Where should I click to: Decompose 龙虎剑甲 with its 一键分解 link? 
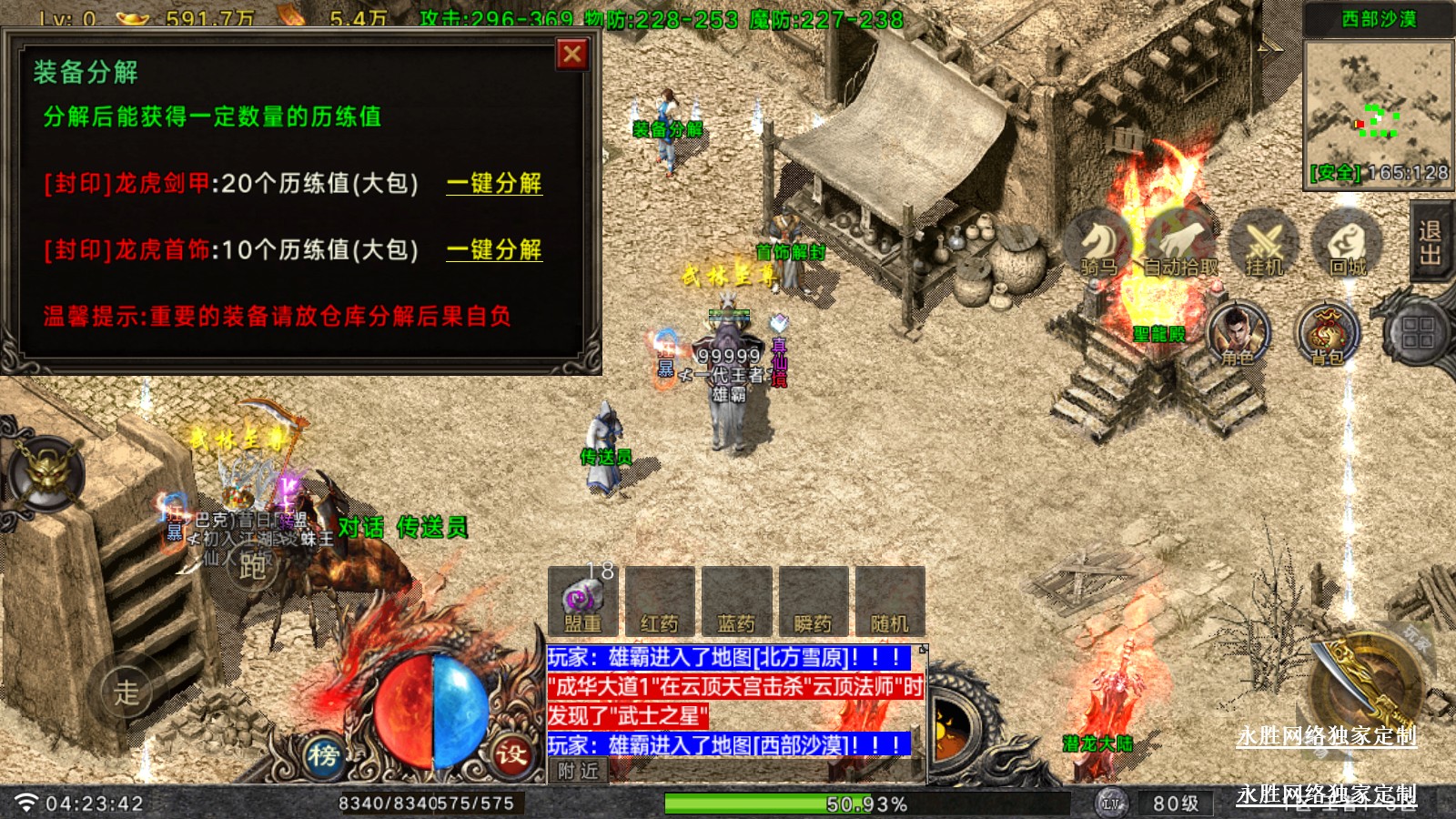(493, 183)
